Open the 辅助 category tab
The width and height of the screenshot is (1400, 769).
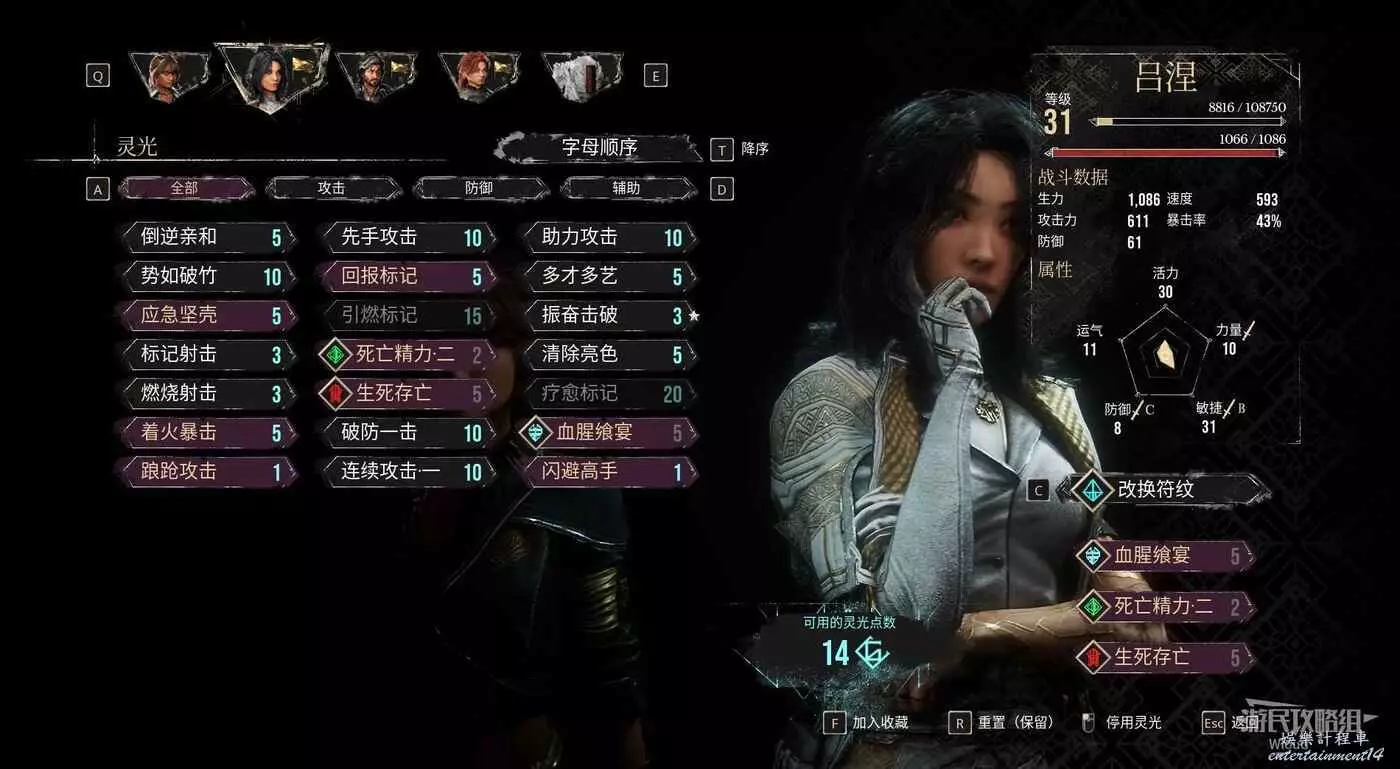627,188
